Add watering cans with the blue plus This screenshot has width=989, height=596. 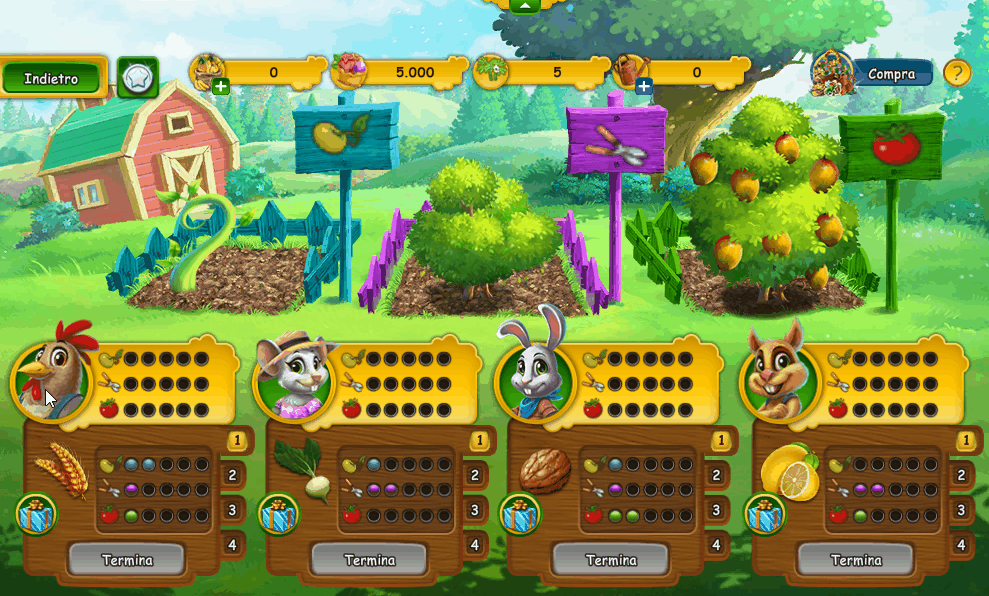pos(644,88)
